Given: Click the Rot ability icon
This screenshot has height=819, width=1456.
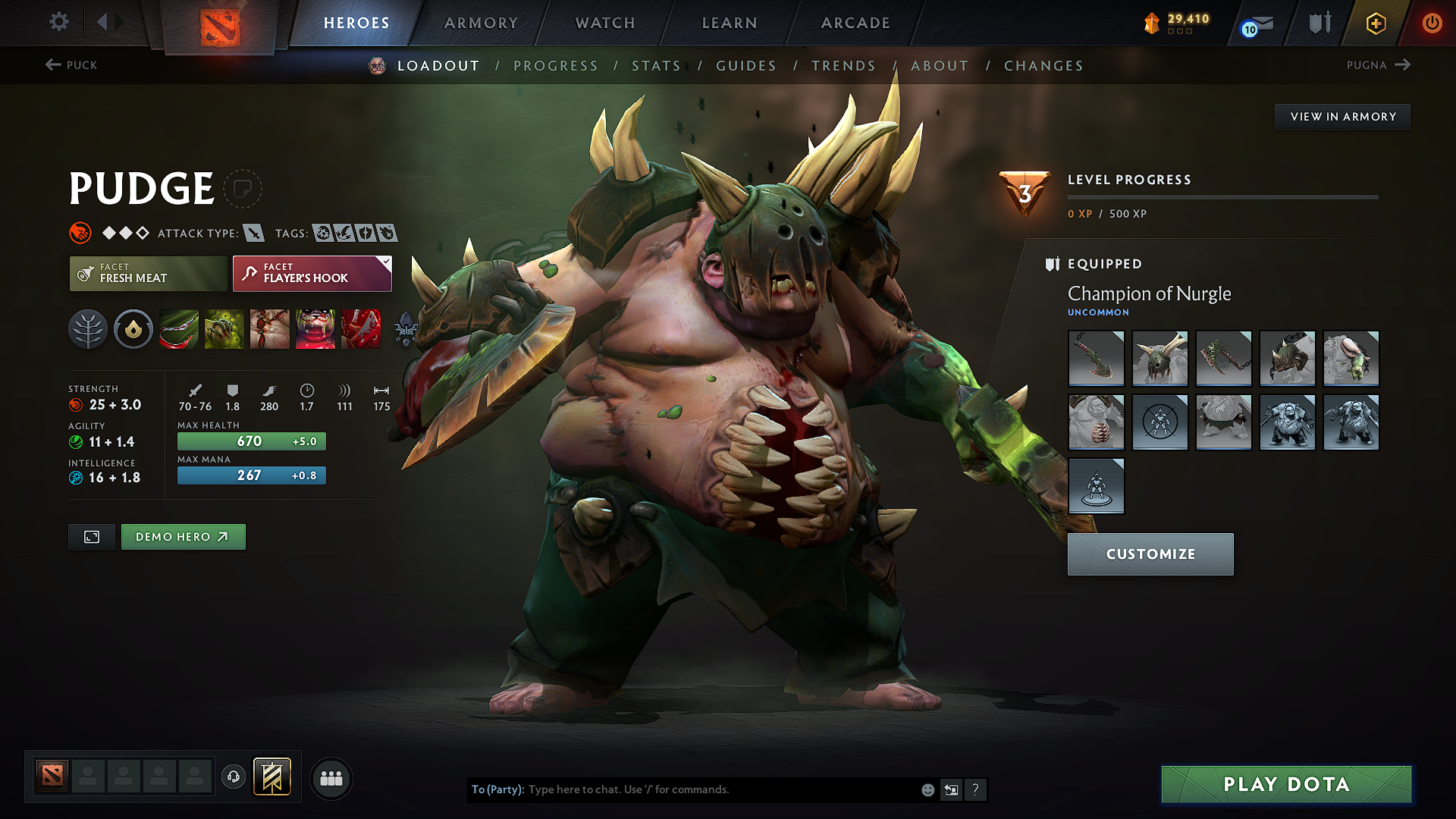Looking at the screenshot, I should click(x=224, y=329).
